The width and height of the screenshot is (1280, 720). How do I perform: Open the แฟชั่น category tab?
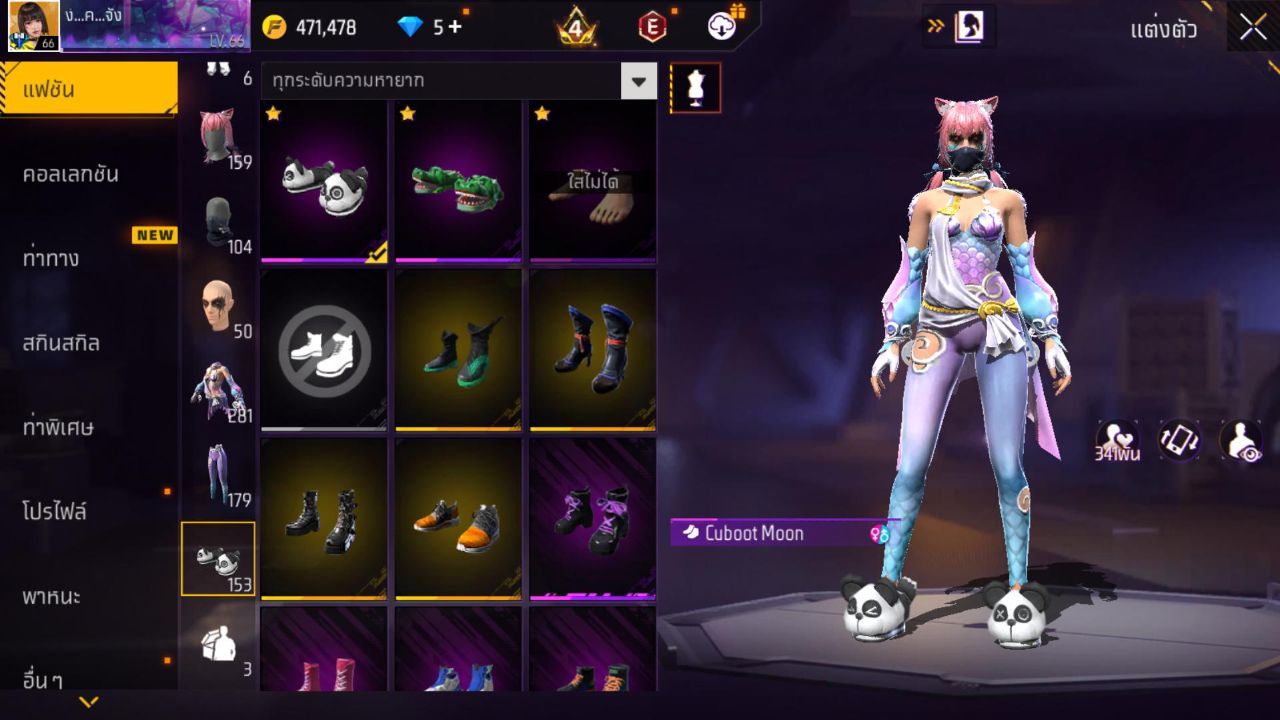click(x=88, y=90)
